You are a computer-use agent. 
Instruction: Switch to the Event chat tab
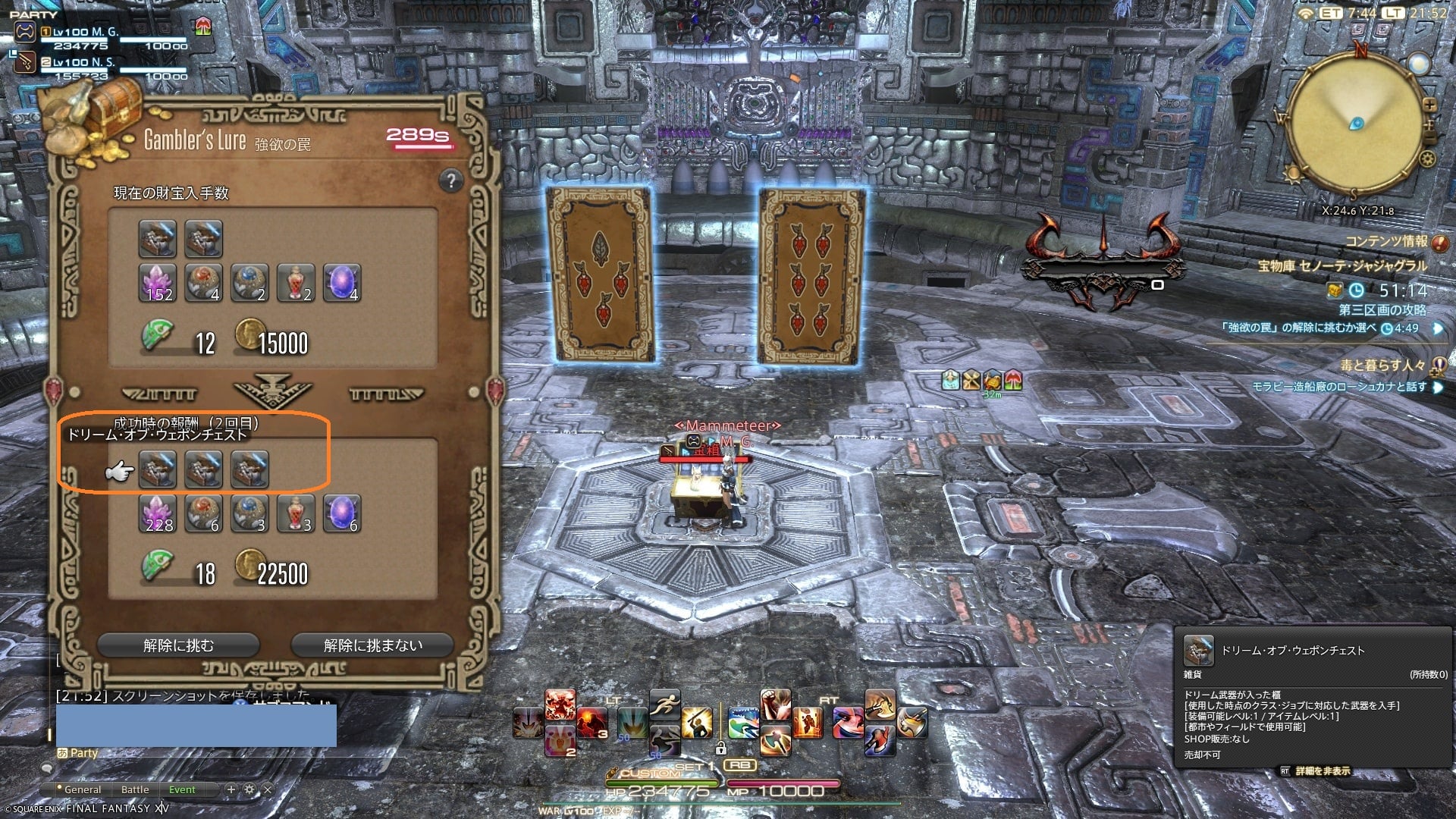pyautogui.click(x=182, y=789)
